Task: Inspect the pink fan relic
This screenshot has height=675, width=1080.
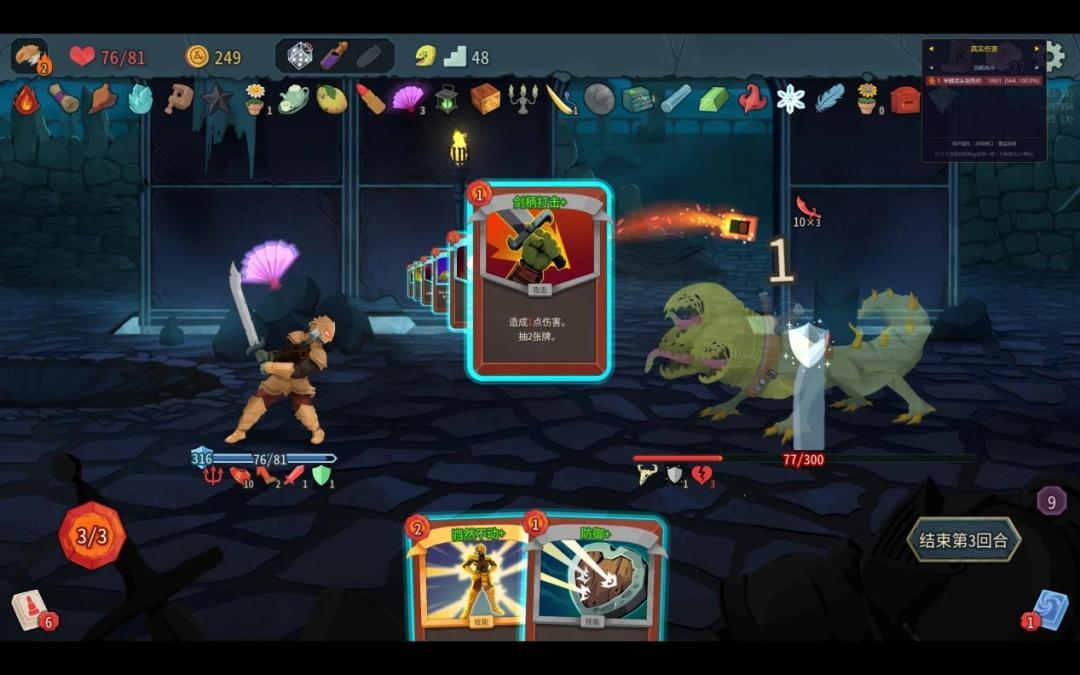Action: (407, 98)
